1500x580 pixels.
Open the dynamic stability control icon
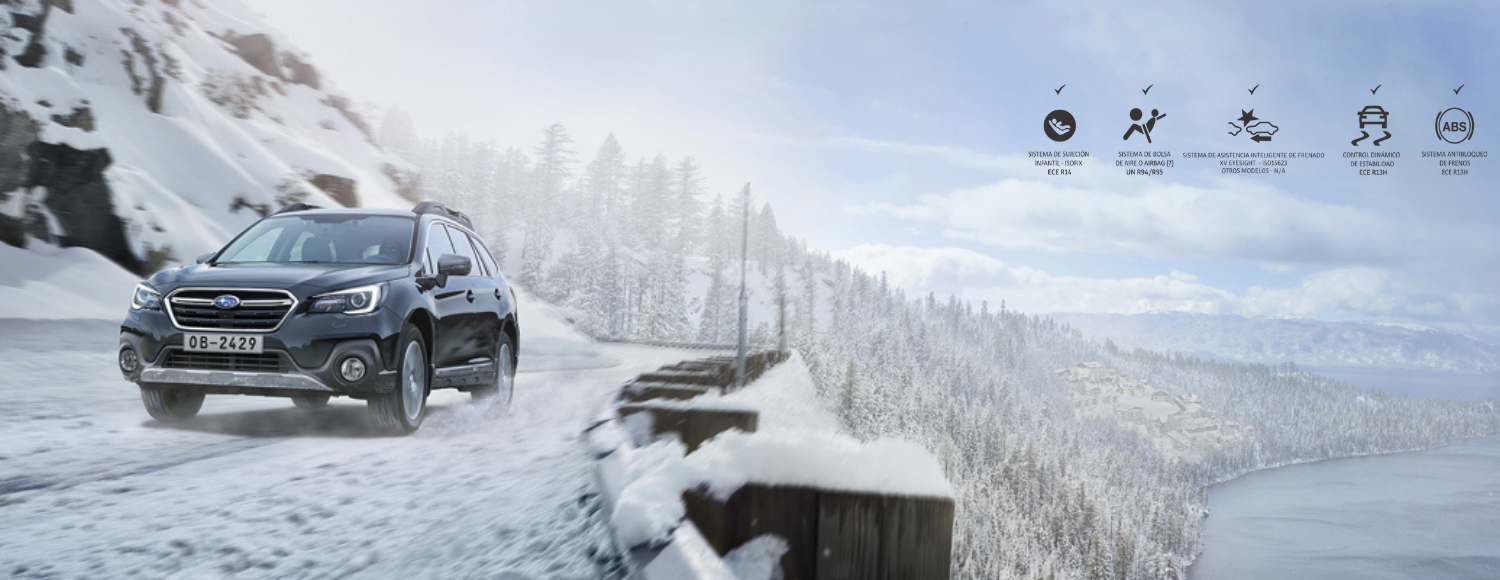1371,126
